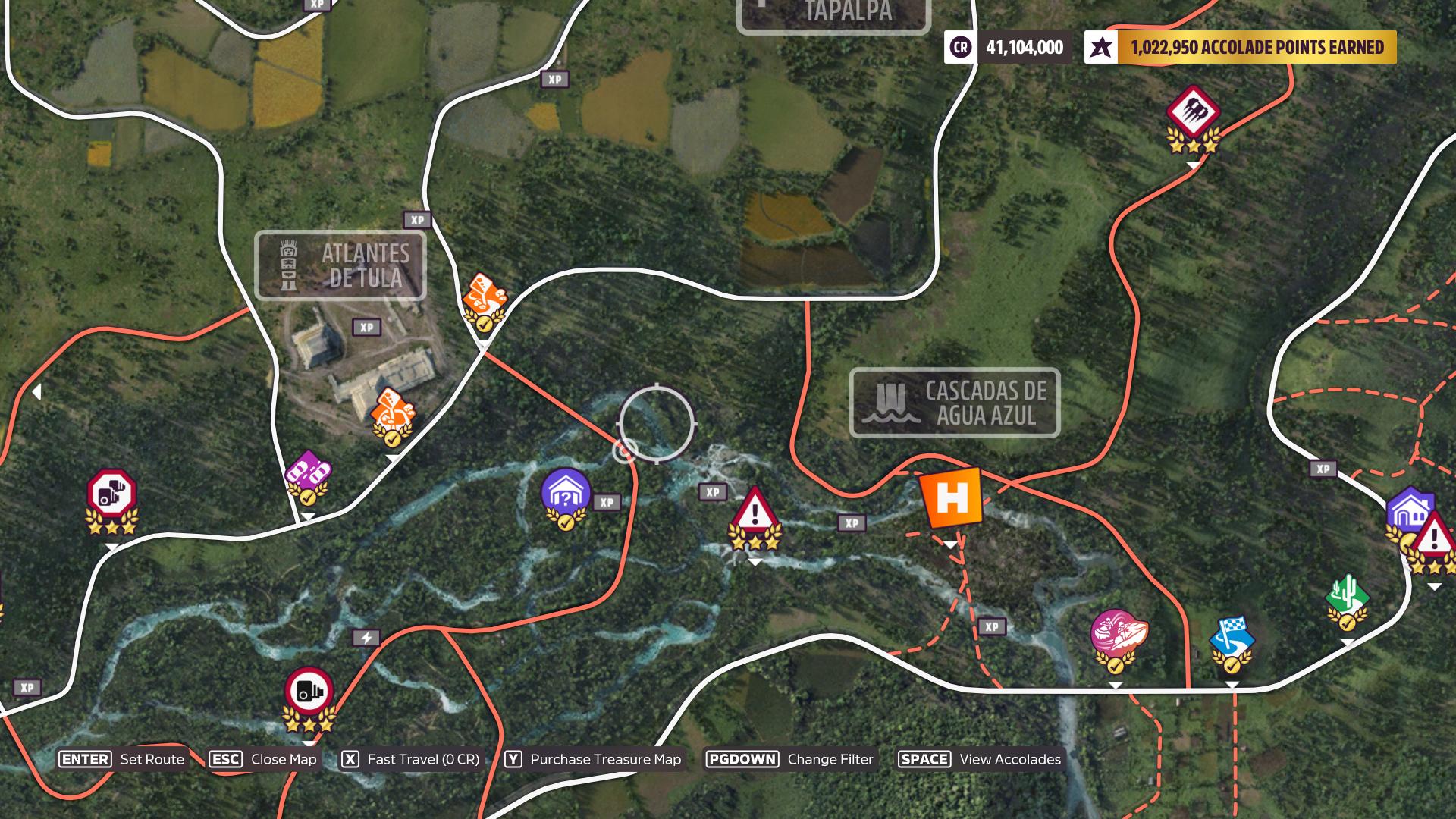1456x819 pixels.
Task: Open the purple barn find marker
Action: [566, 493]
